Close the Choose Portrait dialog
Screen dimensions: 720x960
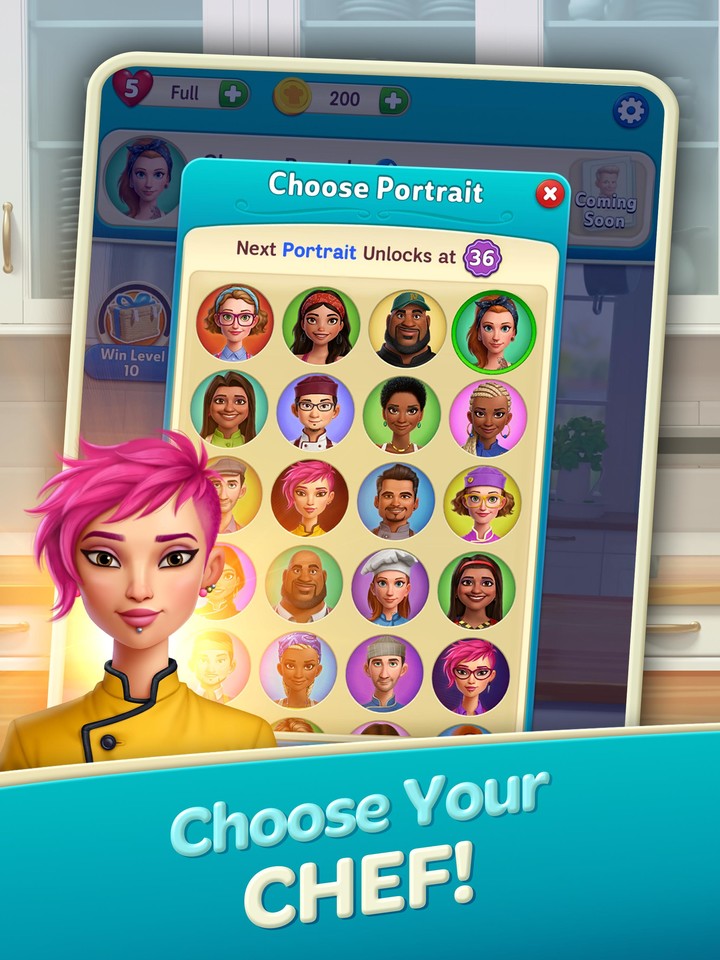click(x=550, y=194)
